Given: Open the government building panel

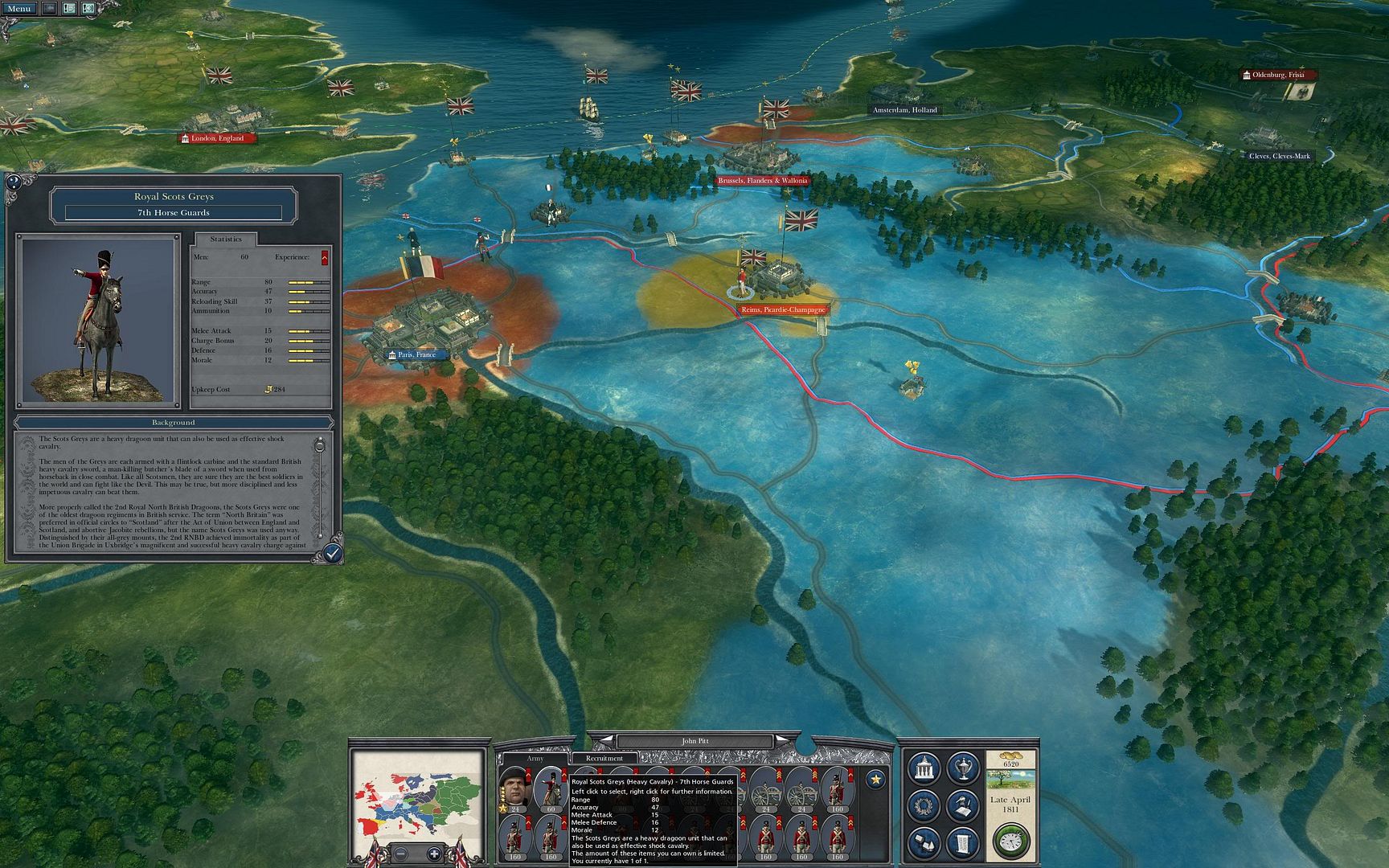Looking at the screenshot, I should click(x=924, y=768).
